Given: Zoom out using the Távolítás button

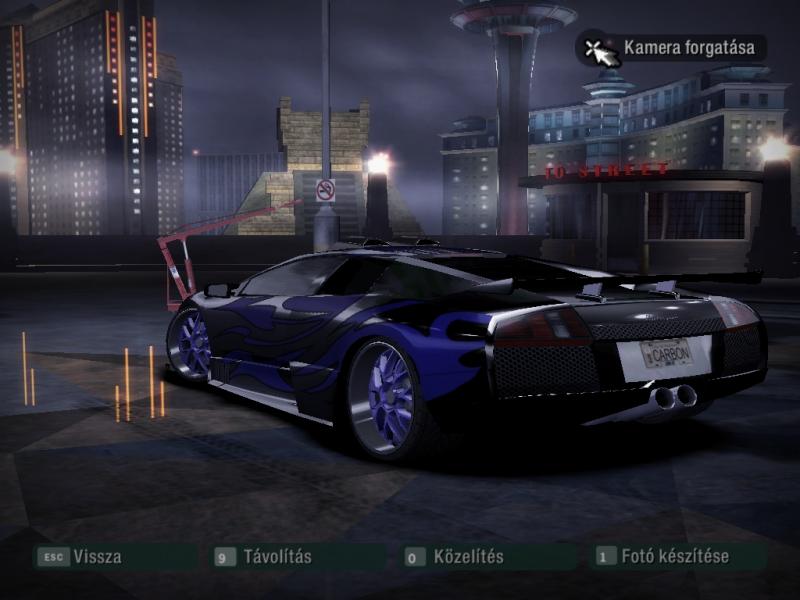Looking at the screenshot, I should click(277, 557).
